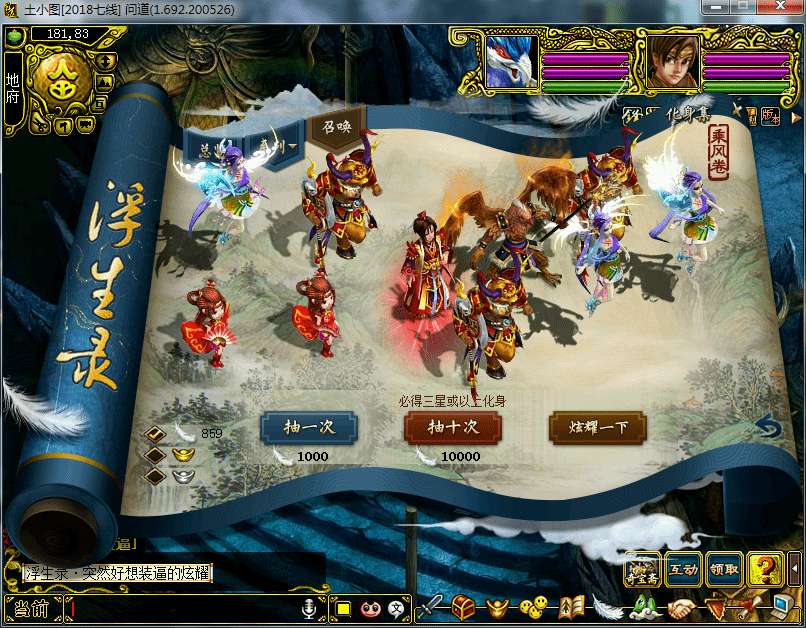Select the 乘风卷 scroll label

[718, 152]
